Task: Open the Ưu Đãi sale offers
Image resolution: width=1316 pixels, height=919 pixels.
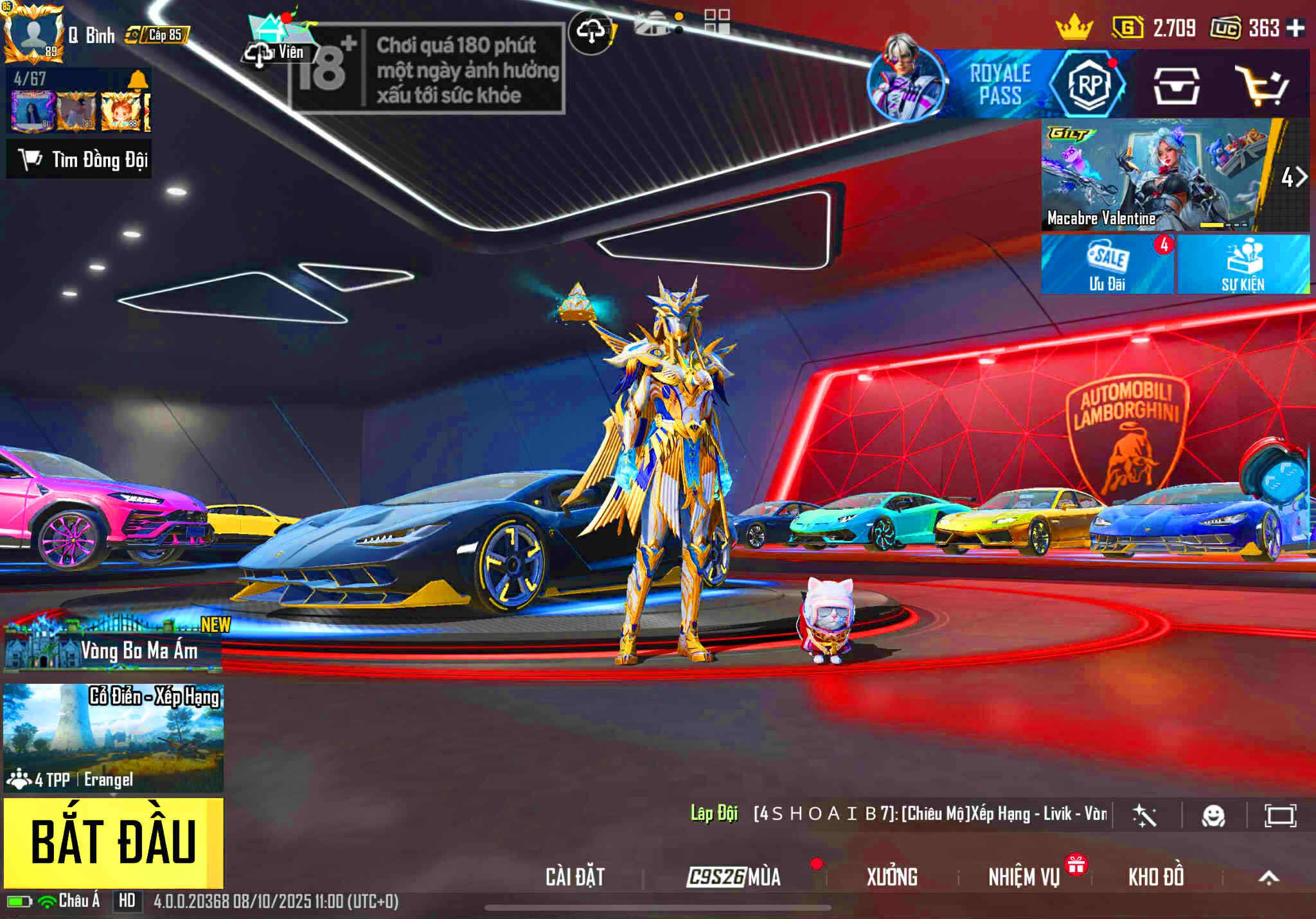Action: (1107, 264)
